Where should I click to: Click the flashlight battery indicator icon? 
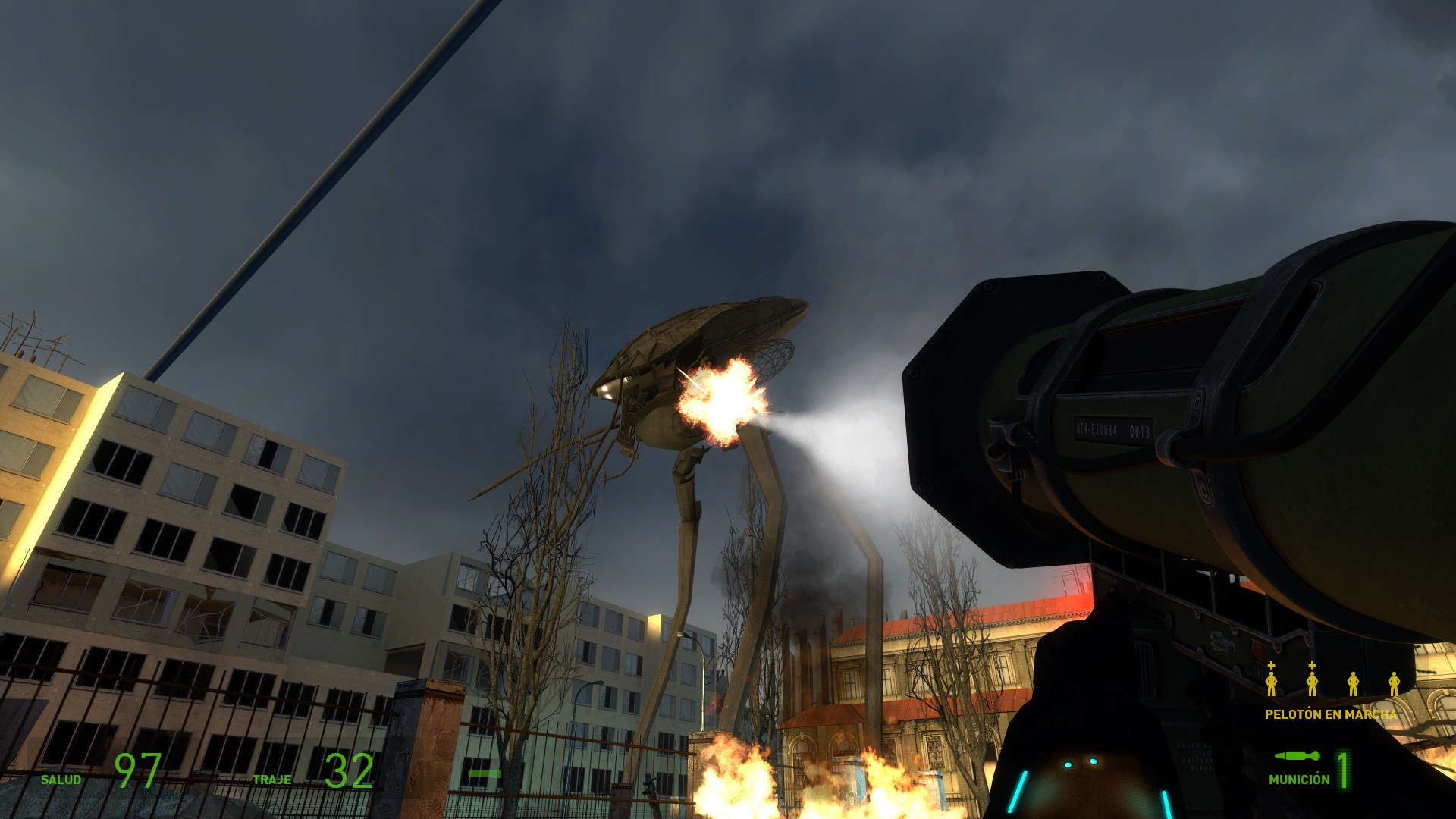(484, 773)
